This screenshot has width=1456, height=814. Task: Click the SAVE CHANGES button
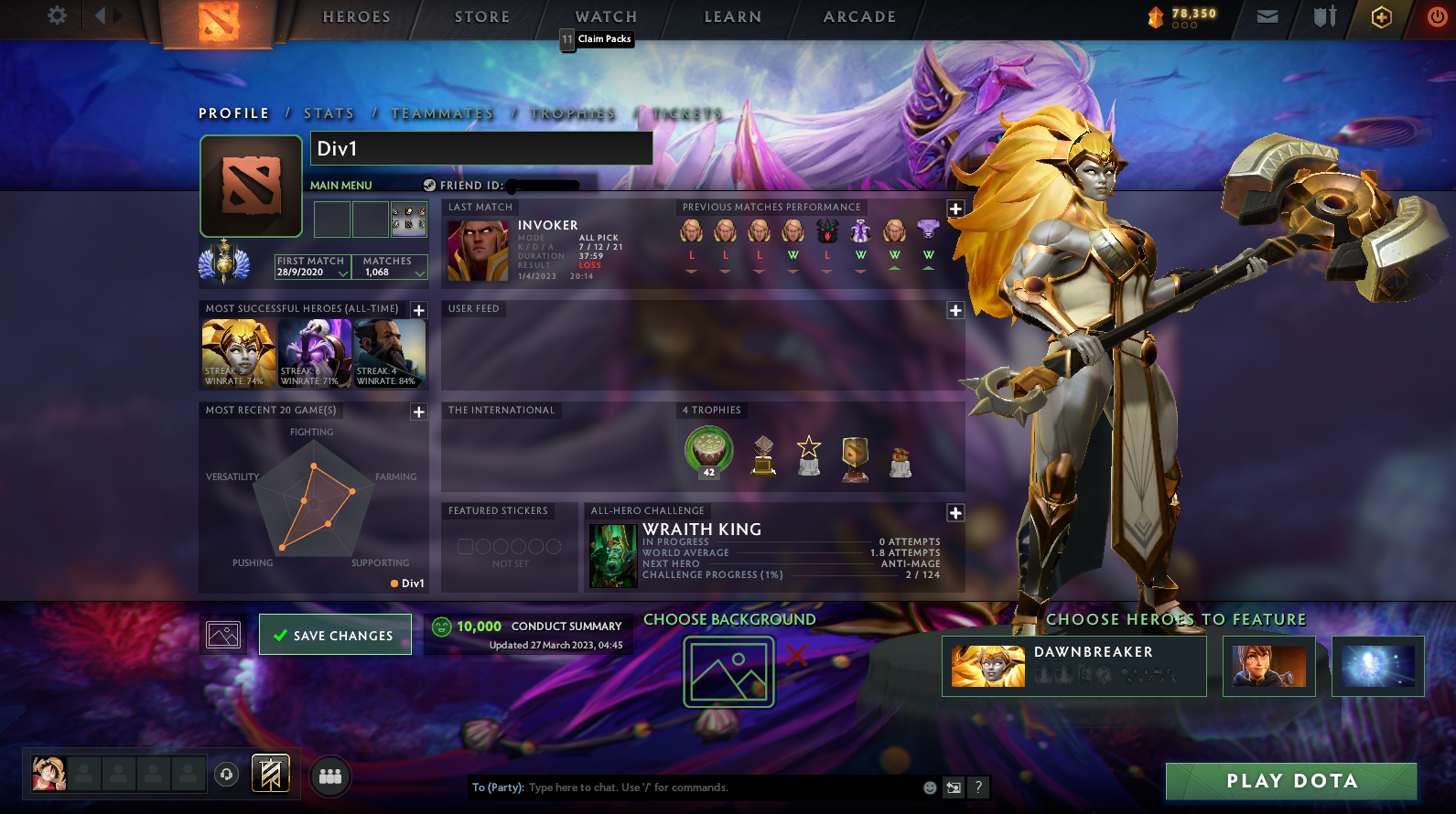coord(335,635)
